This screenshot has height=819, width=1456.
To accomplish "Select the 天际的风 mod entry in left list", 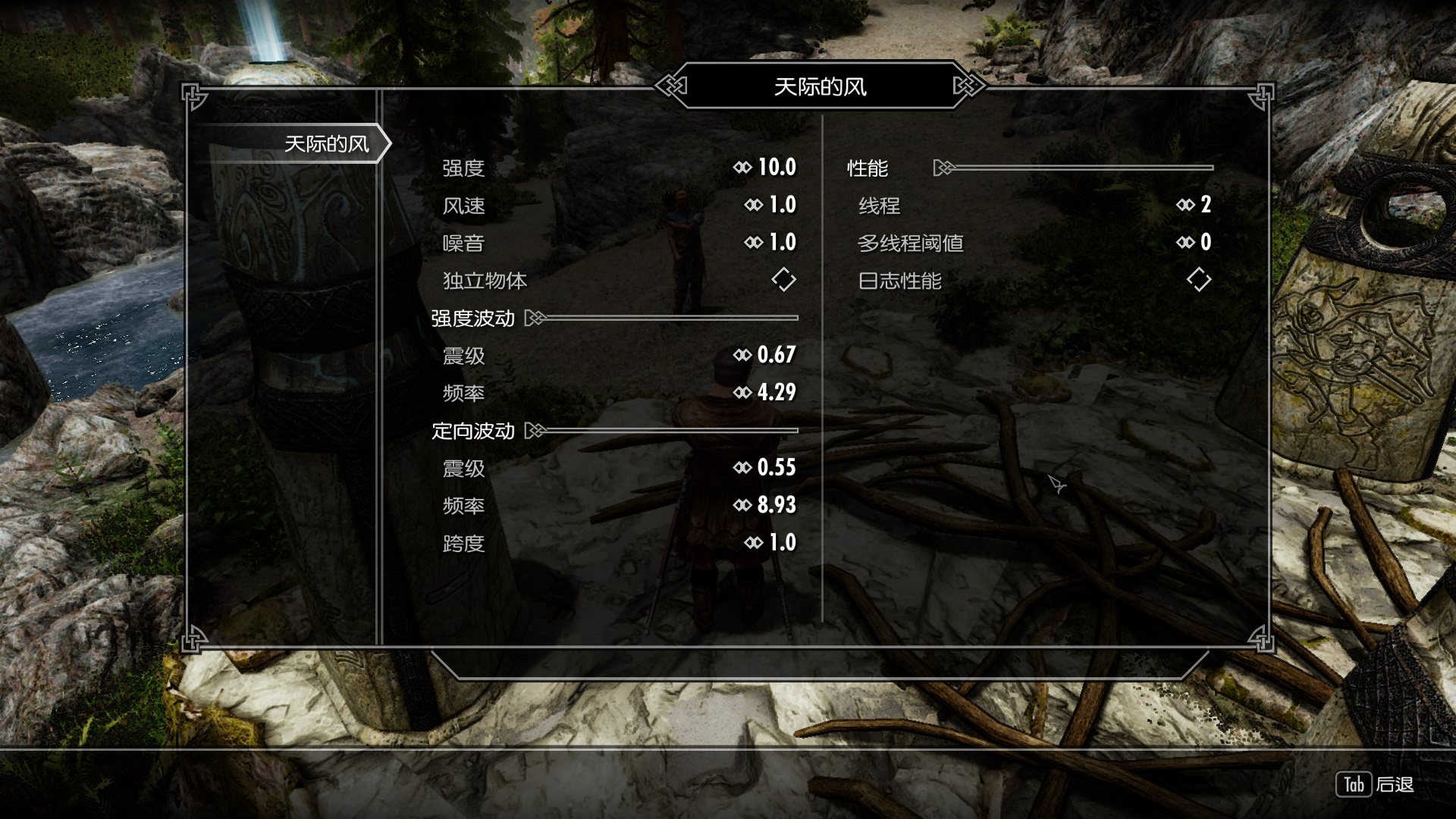I will (x=326, y=144).
